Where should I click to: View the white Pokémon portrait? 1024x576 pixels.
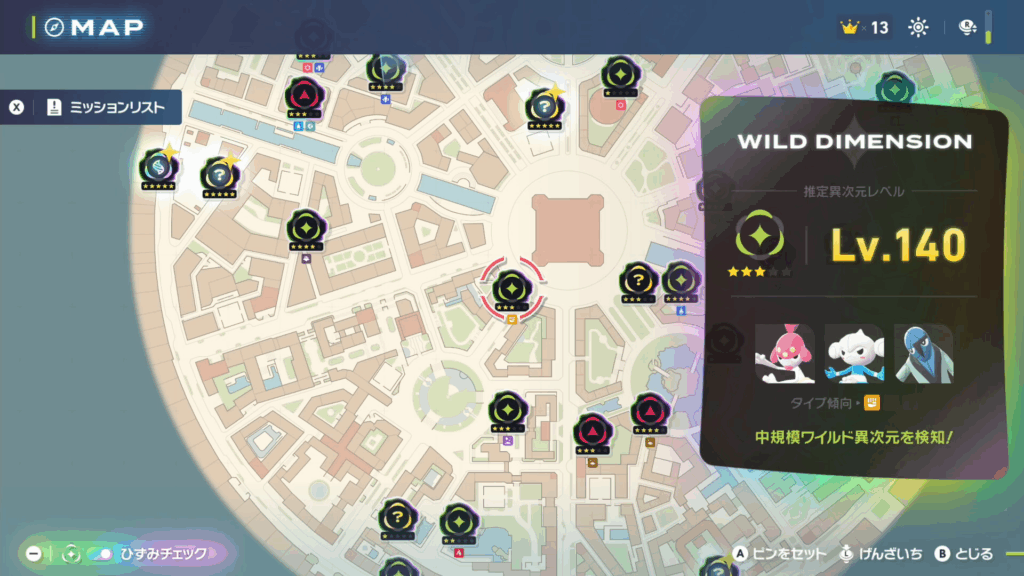coord(853,353)
